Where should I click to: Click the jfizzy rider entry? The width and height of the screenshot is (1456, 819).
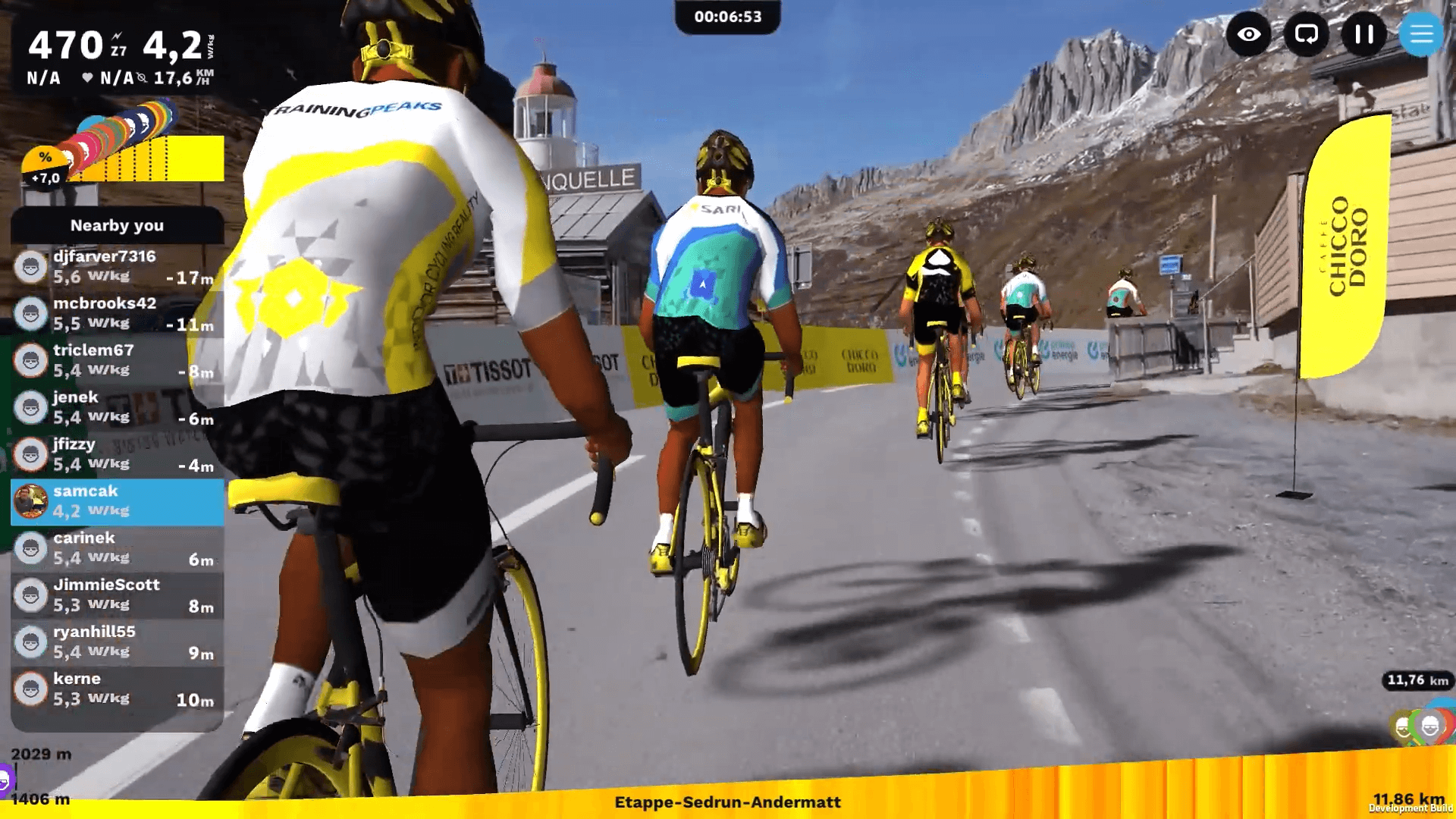pyautogui.click(x=118, y=455)
